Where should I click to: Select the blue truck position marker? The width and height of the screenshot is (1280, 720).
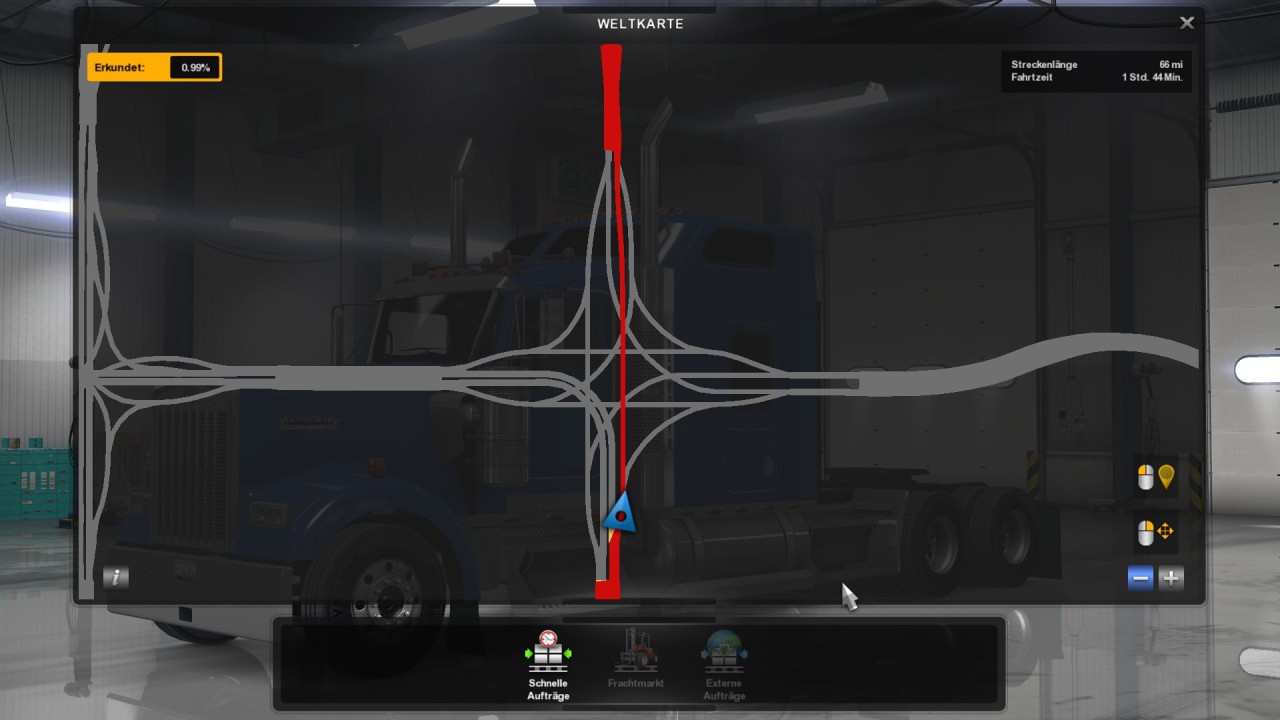click(x=621, y=514)
